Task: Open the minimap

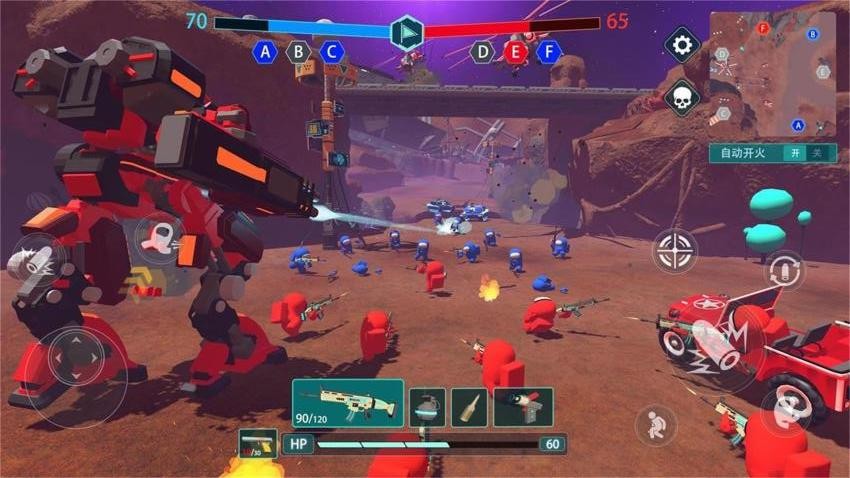Action: (x=772, y=74)
